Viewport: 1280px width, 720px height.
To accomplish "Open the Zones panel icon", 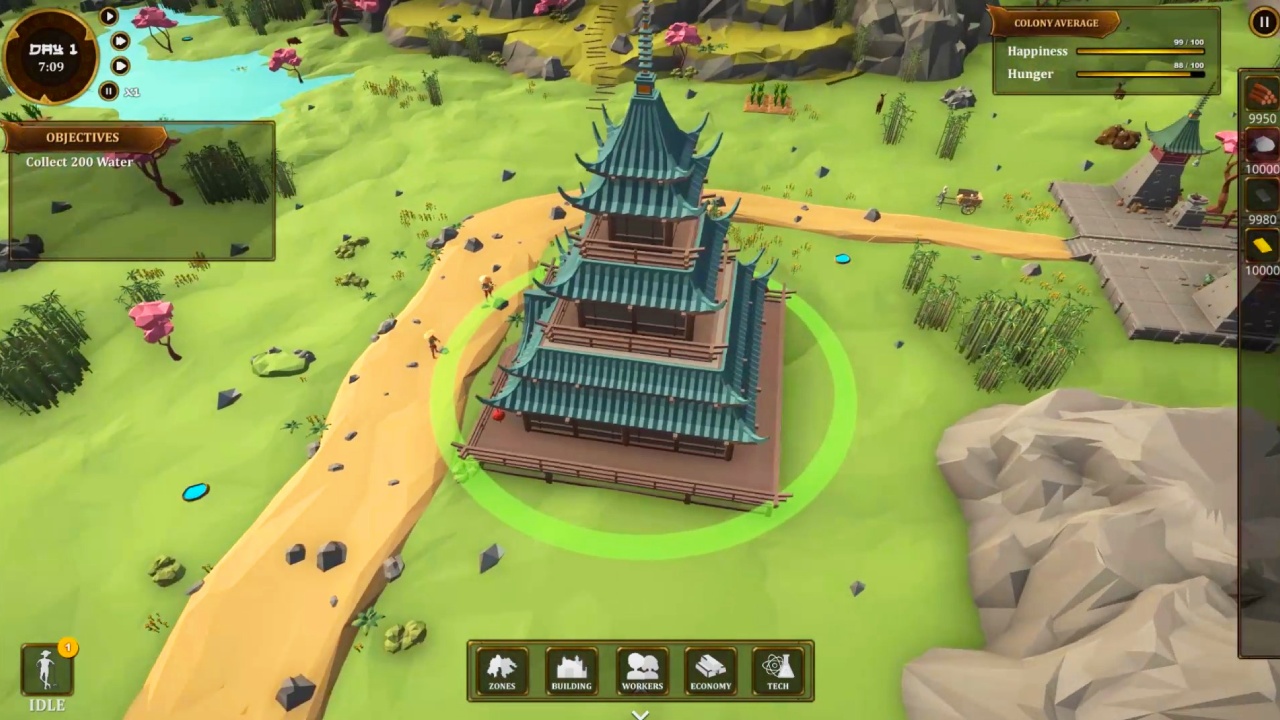I will [501, 668].
